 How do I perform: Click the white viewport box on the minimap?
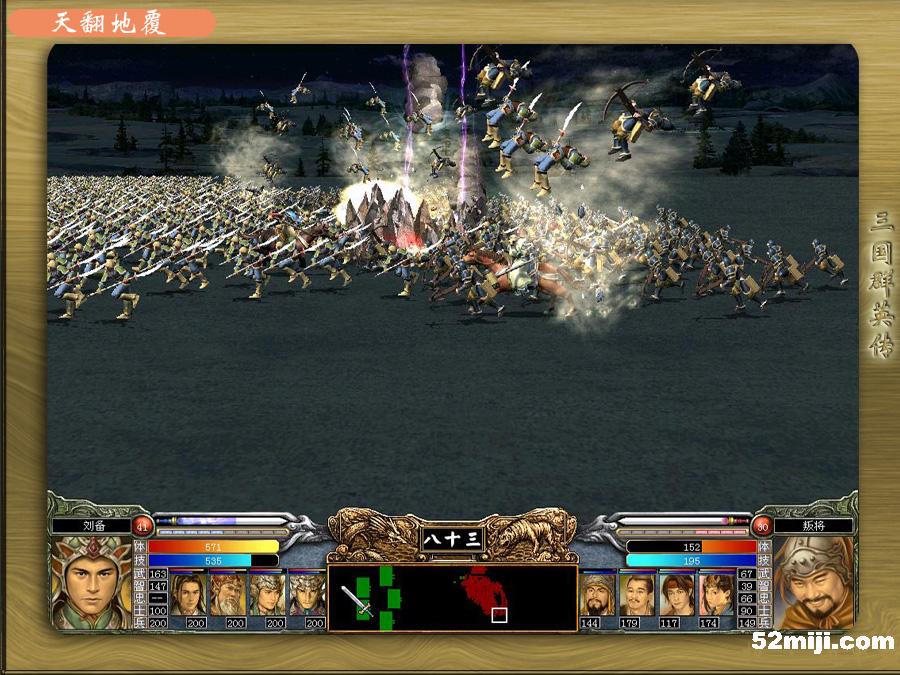coord(499,615)
